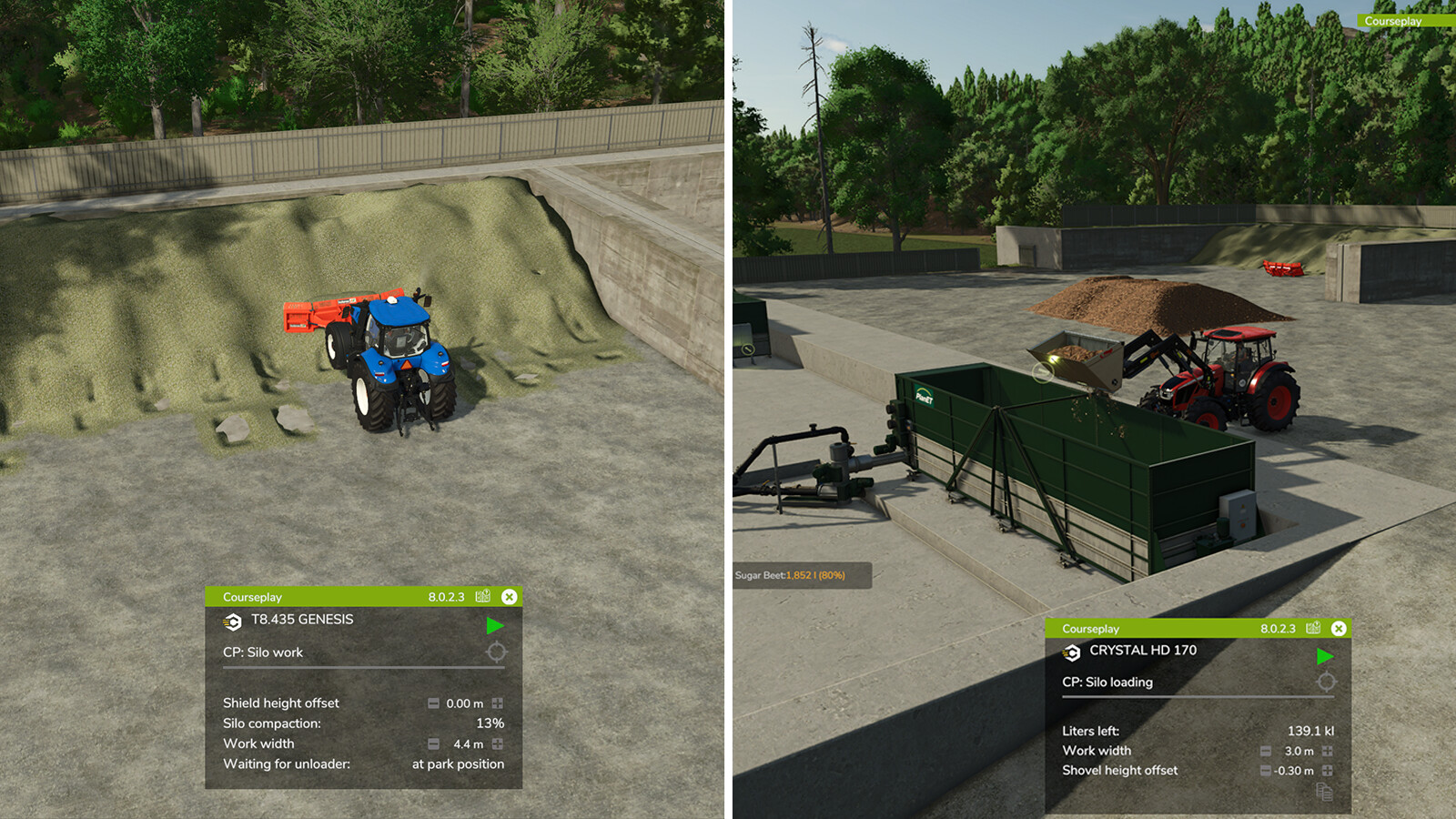Decrease Work width using the minus button
This screenshot has width=1456, height=819.
pos(432,743)
